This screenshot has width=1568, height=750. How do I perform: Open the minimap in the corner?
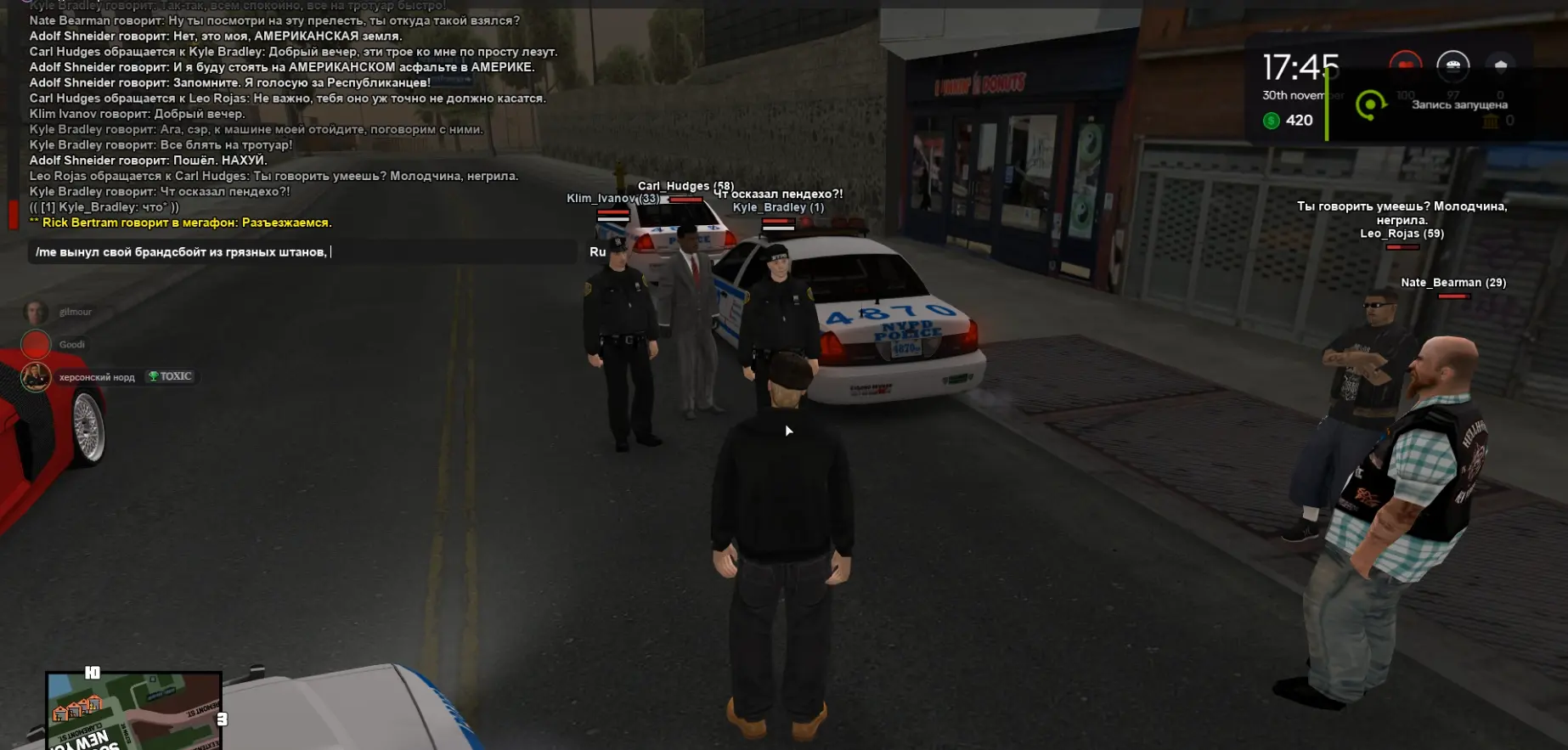(x=134, y=710)
